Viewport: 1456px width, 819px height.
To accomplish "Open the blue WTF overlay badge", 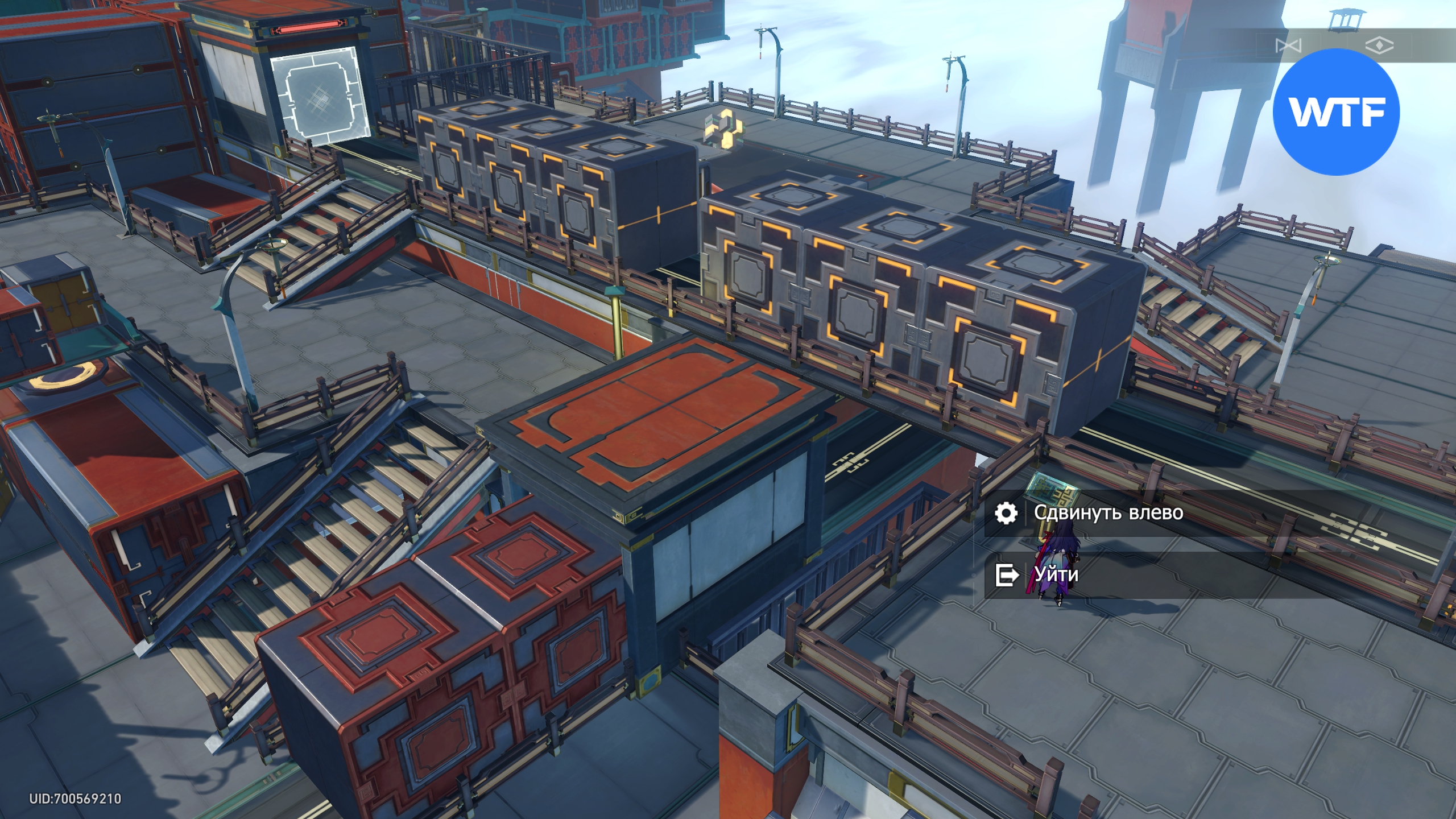I will [x=1336, y=111].
